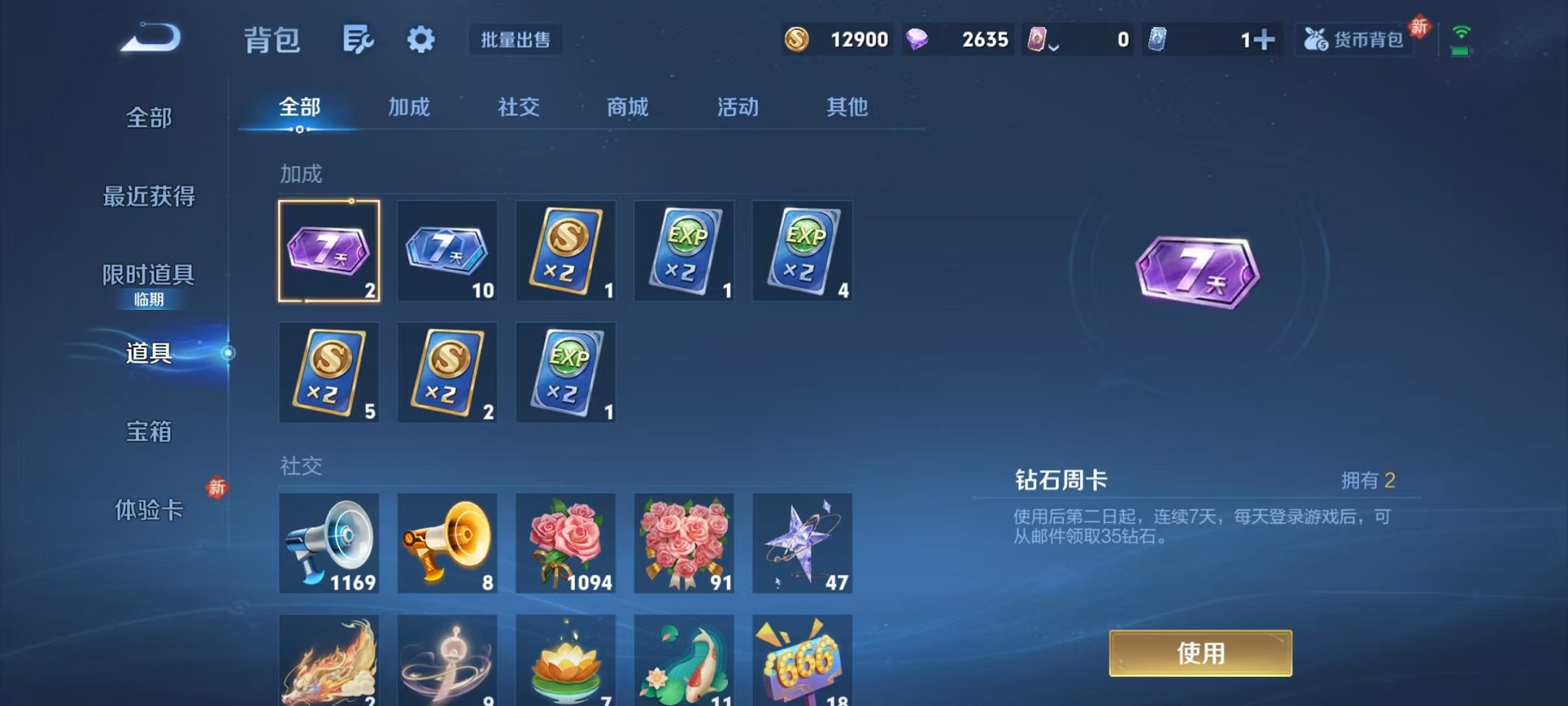Select the 其他 tab
Image resolution: width=1568 pixels, height=706 pixels.
tap(847, 107)
